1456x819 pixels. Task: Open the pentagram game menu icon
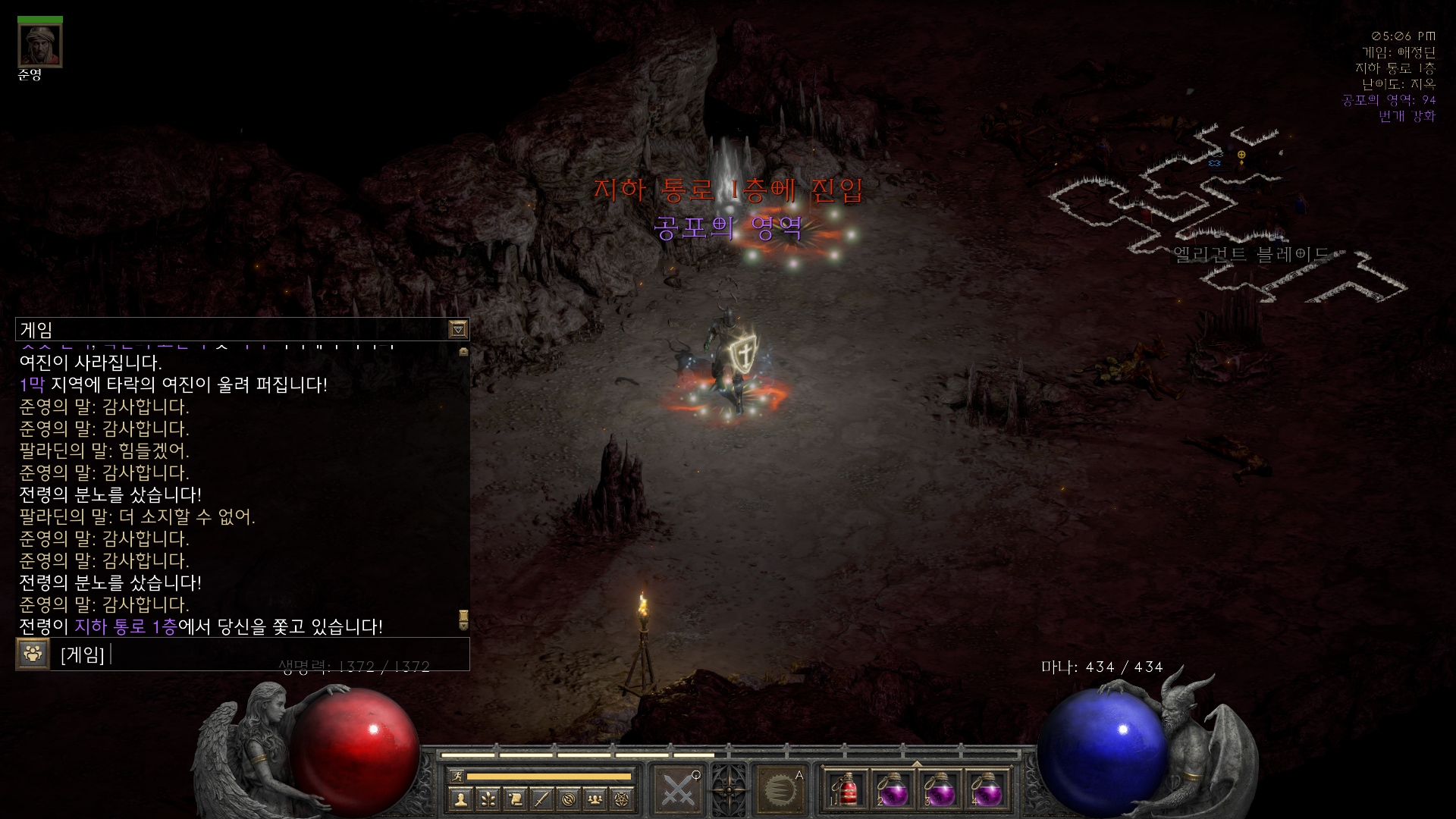pyautogui.click(x=622, y=799)
